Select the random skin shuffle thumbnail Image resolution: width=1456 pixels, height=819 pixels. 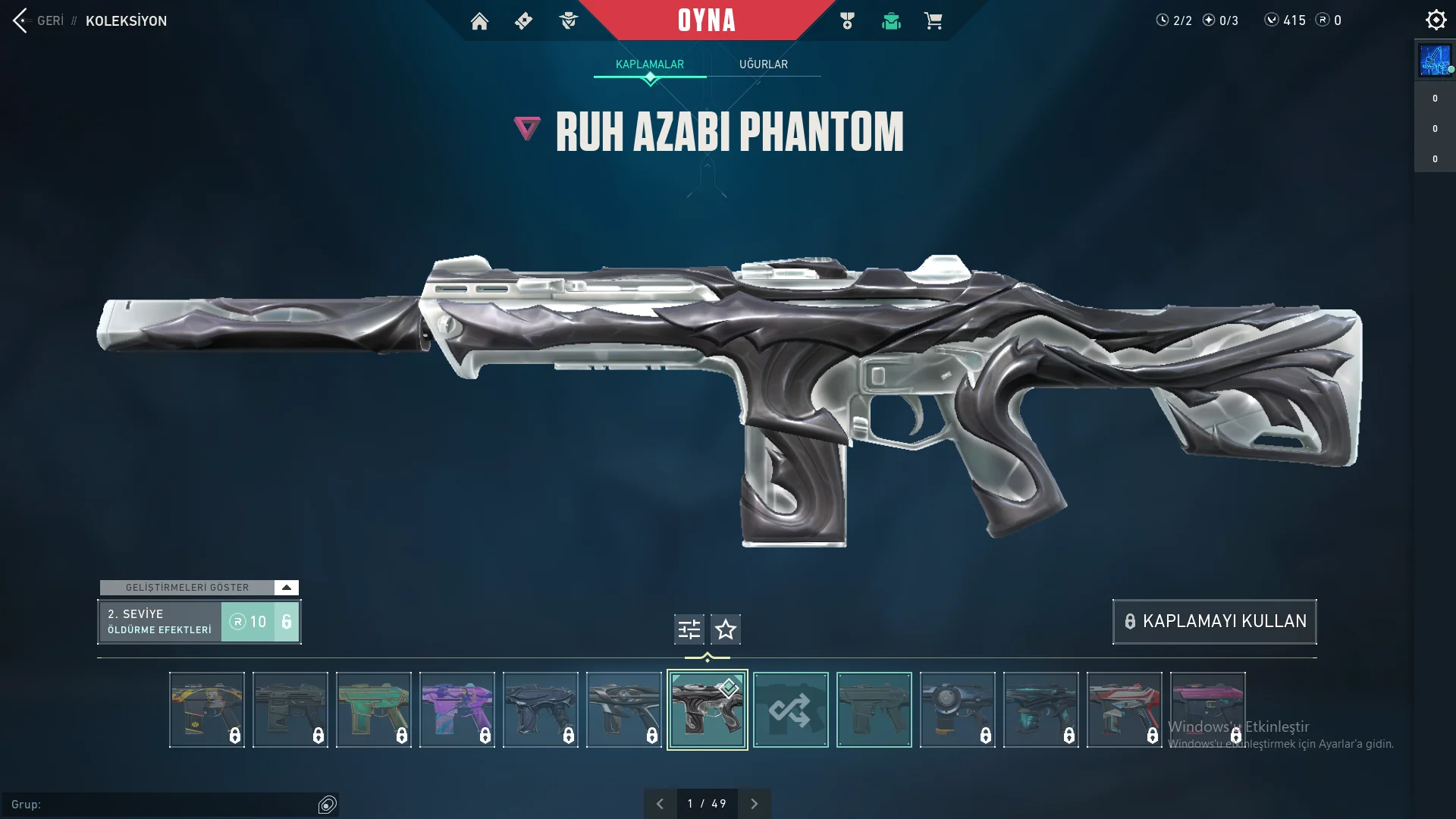click(791, 710)
